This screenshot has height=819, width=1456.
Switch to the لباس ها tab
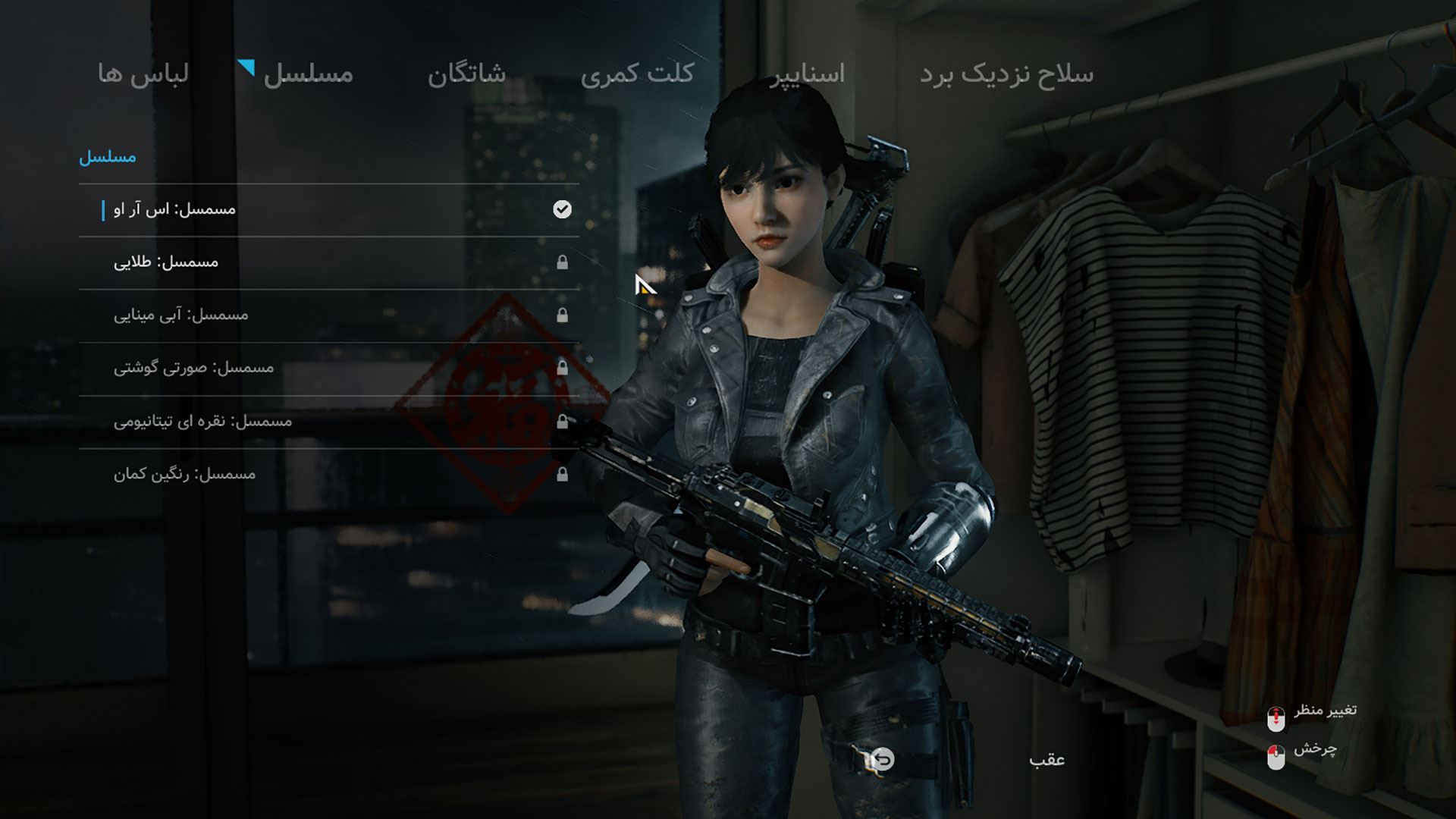[143, 74]
